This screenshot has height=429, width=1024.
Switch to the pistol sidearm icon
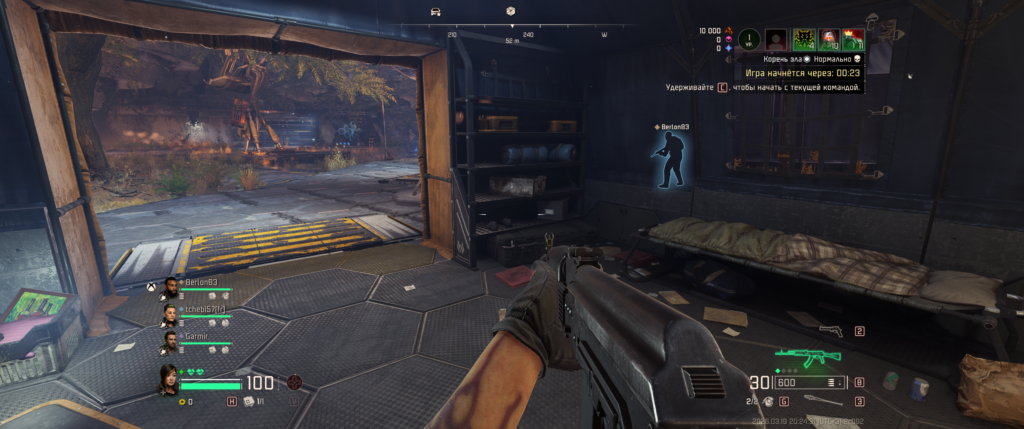pyautogui.click(x=829, y=331)
